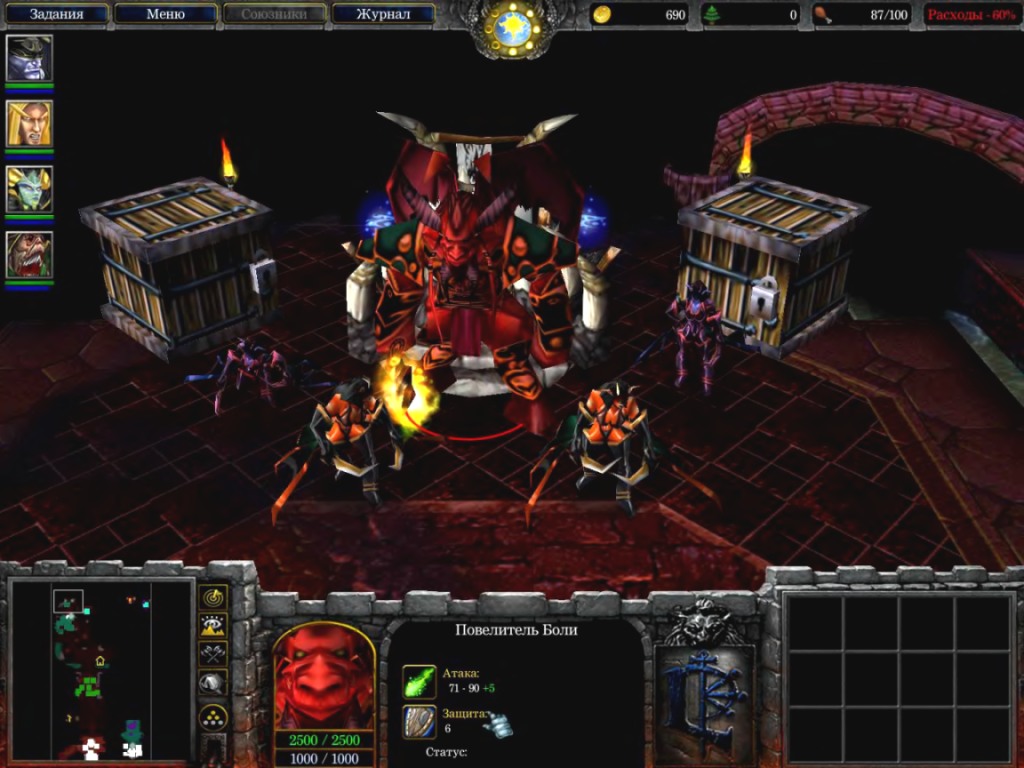Screen dimensions: 1024x768
Task: Click the Защита armor shield icon
Action: tap(419, 721)
